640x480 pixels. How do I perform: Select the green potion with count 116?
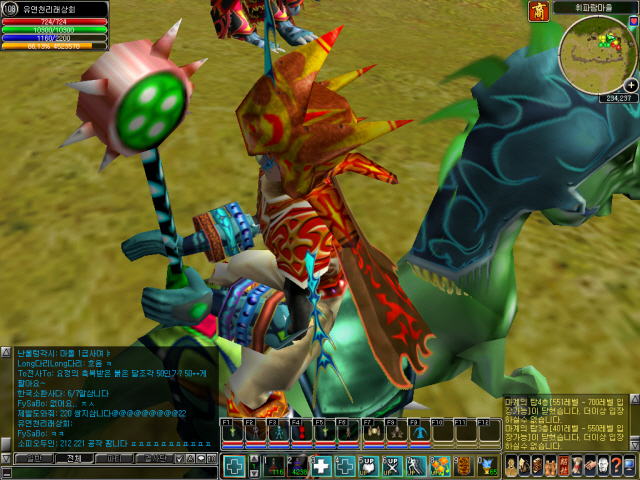273,466
